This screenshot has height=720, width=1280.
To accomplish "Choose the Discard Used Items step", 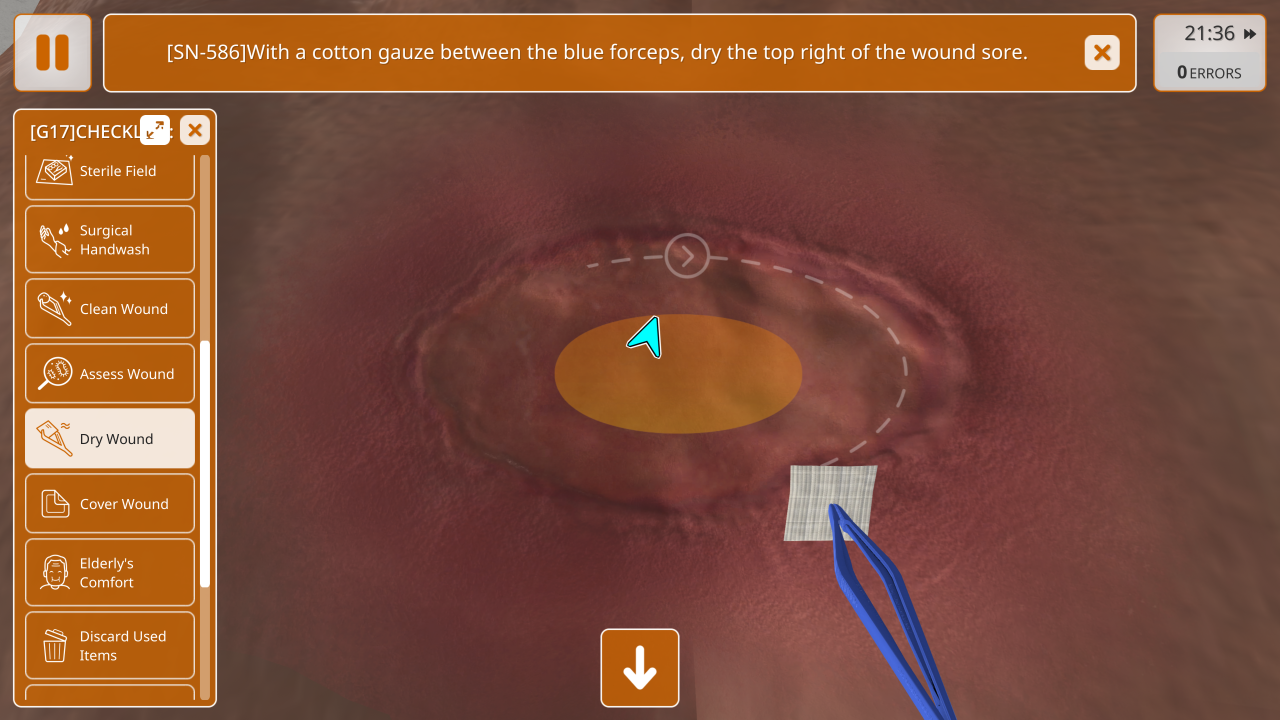I will tap(110, 646).
